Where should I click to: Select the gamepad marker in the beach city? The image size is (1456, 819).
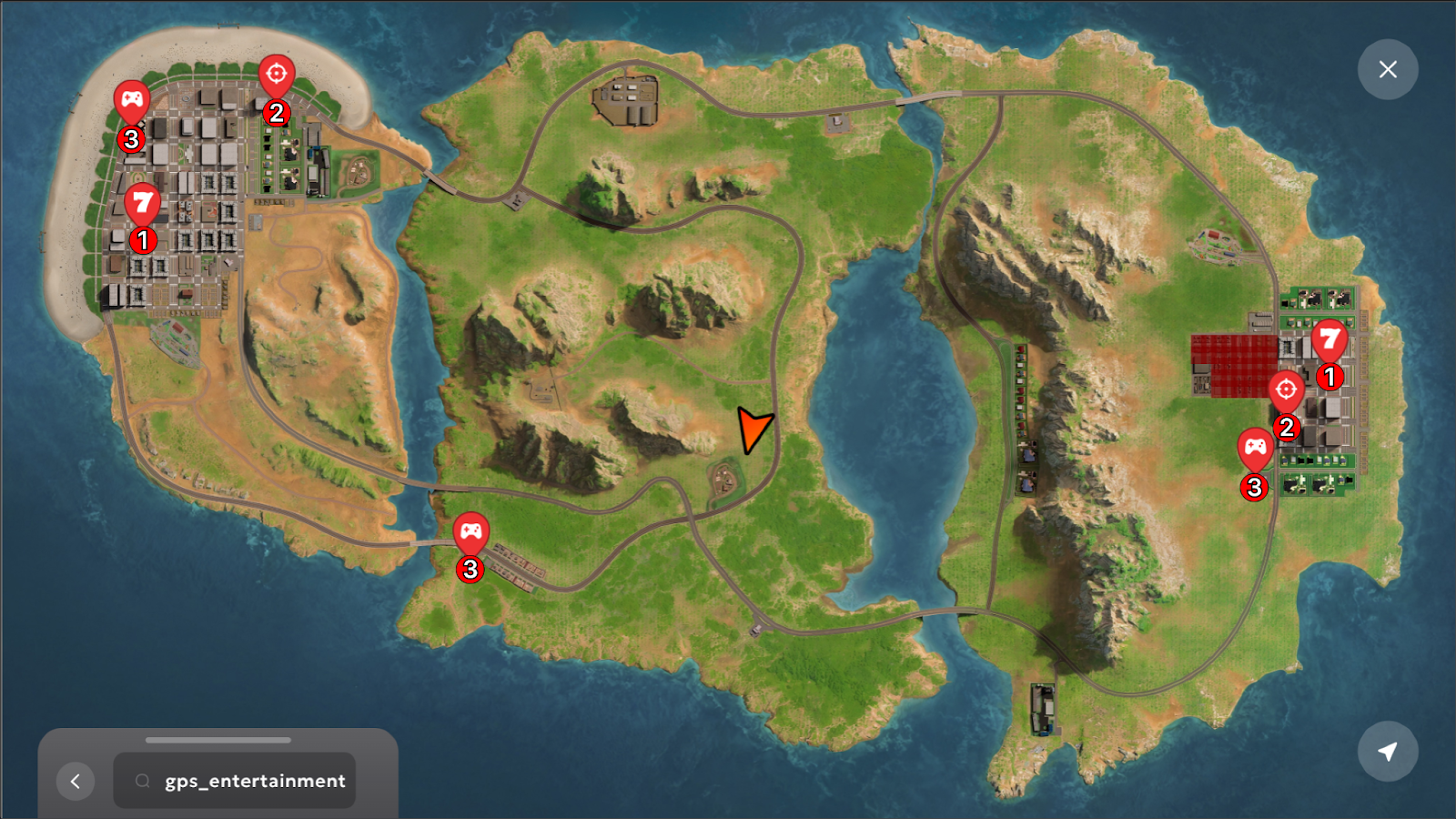(x=132, y=100)
